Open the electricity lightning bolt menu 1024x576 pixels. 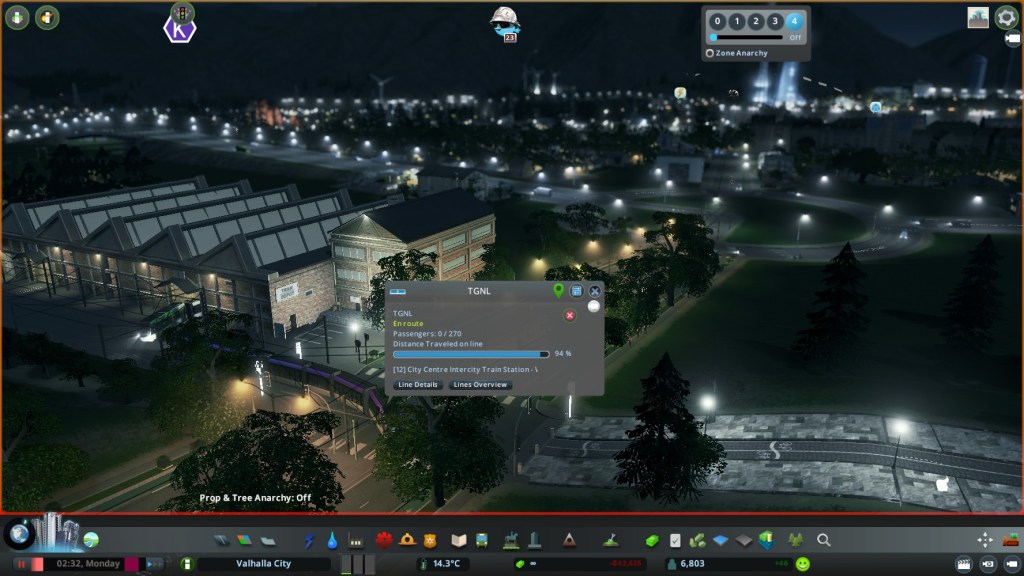[308, 540]
